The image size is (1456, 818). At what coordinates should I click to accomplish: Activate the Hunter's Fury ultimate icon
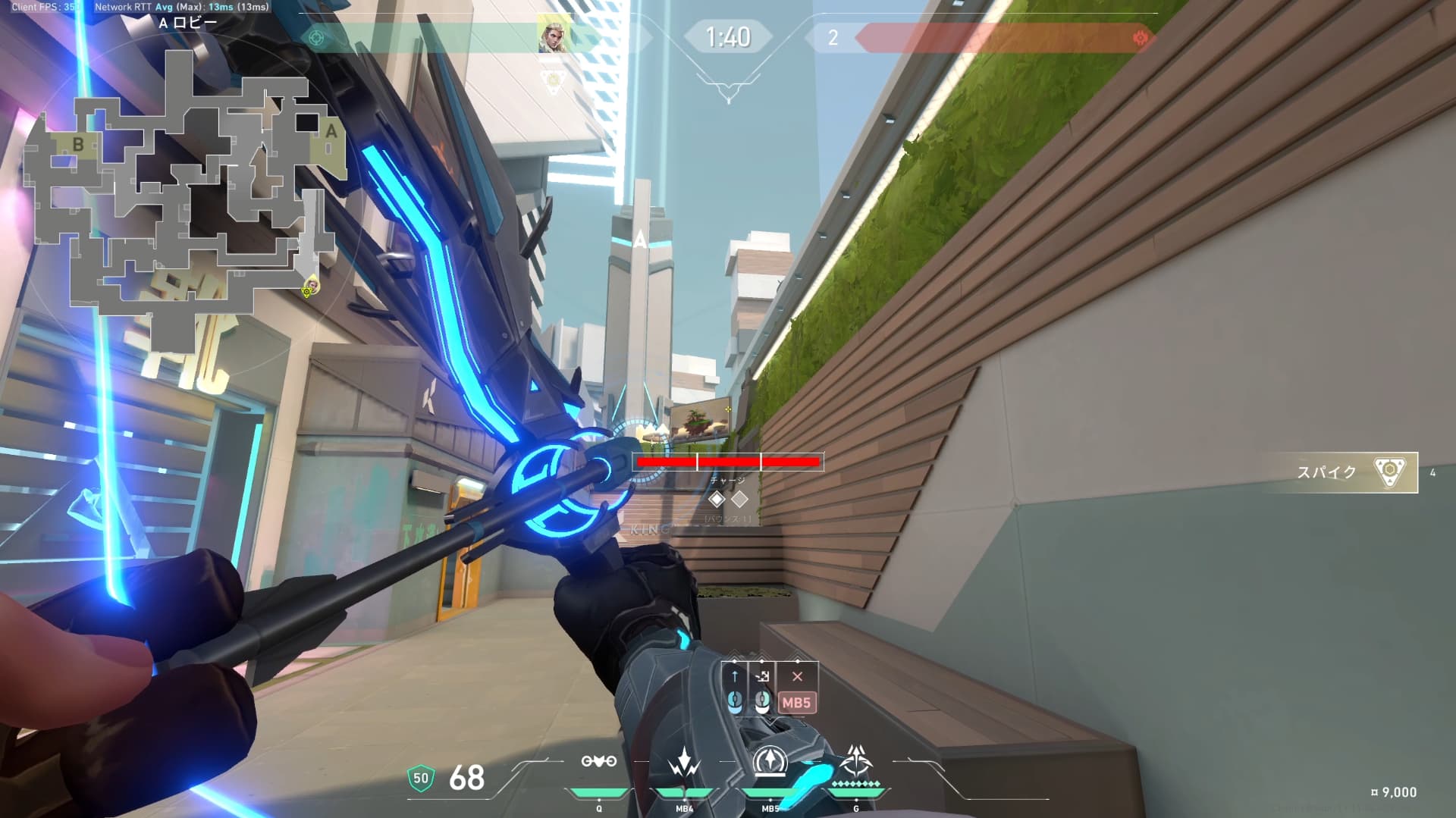tap(855, 760)
